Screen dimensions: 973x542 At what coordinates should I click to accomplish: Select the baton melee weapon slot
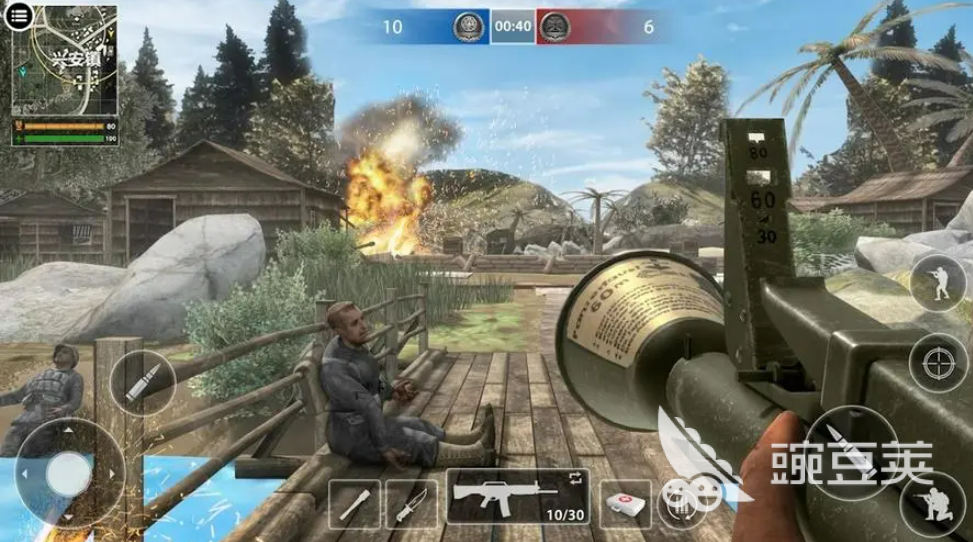click(354, 505)
